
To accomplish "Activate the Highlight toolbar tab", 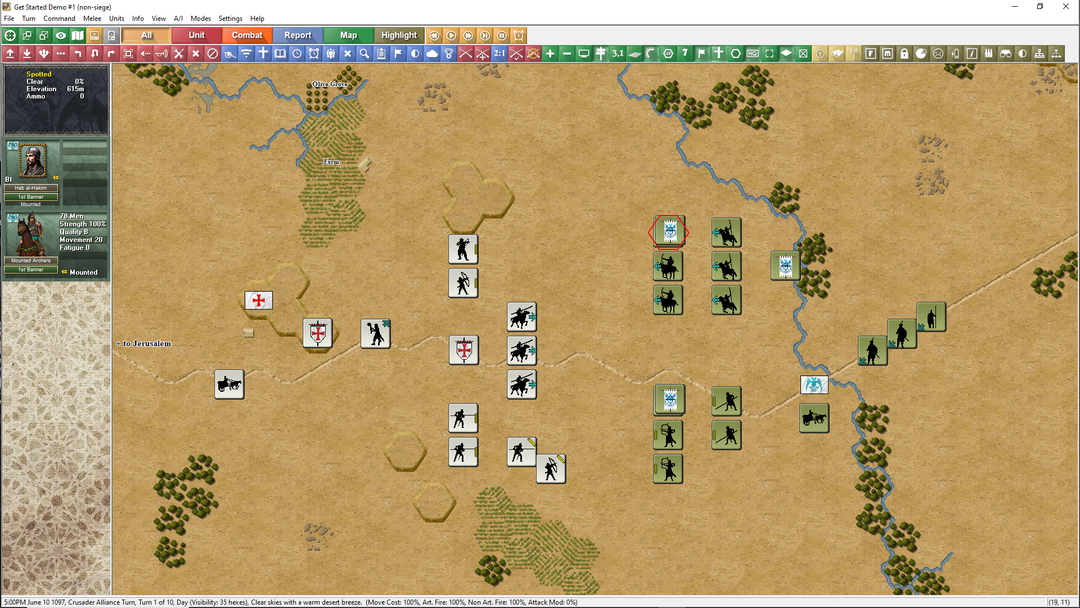I will click(399, 35).
